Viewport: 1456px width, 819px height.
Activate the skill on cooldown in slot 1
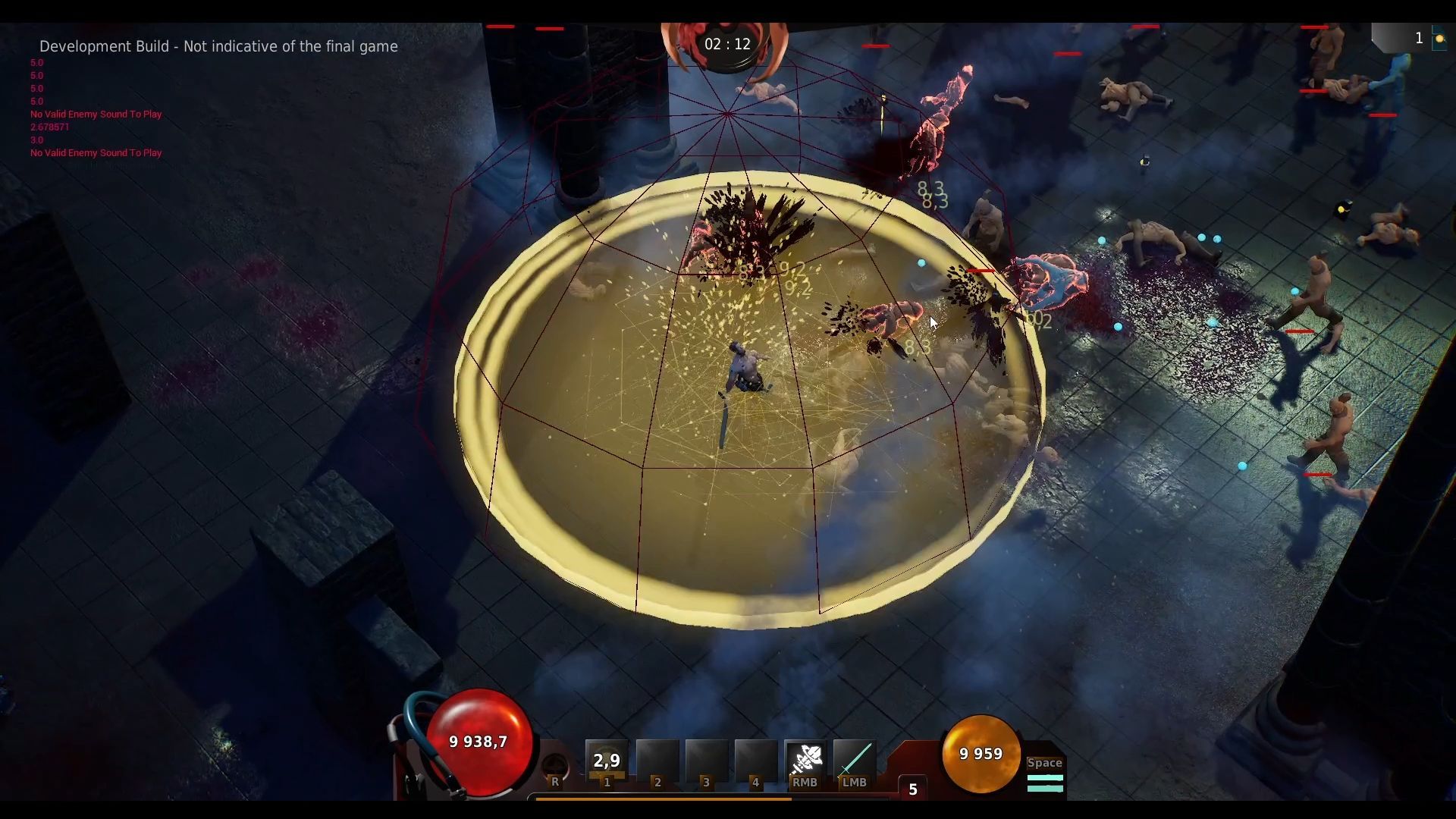(607, 760)
